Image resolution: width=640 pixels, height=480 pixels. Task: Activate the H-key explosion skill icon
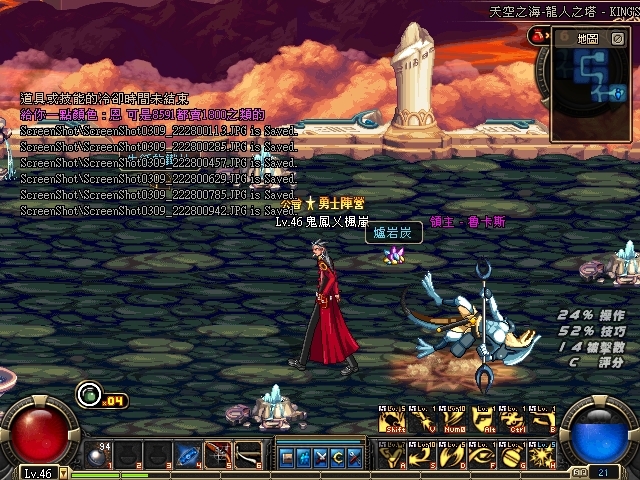point(543,455)
